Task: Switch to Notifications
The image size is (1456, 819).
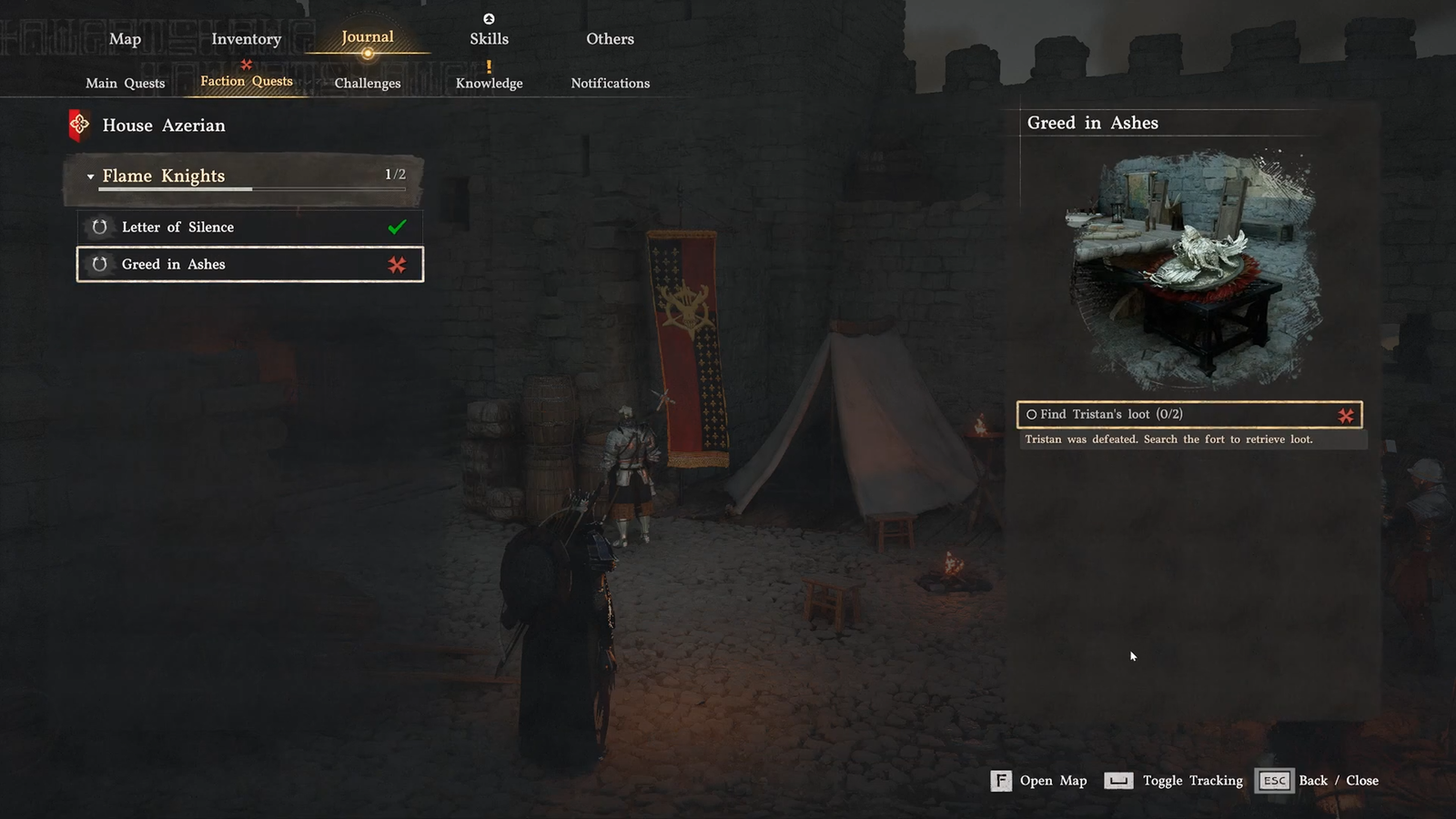Action: point(610,83)
